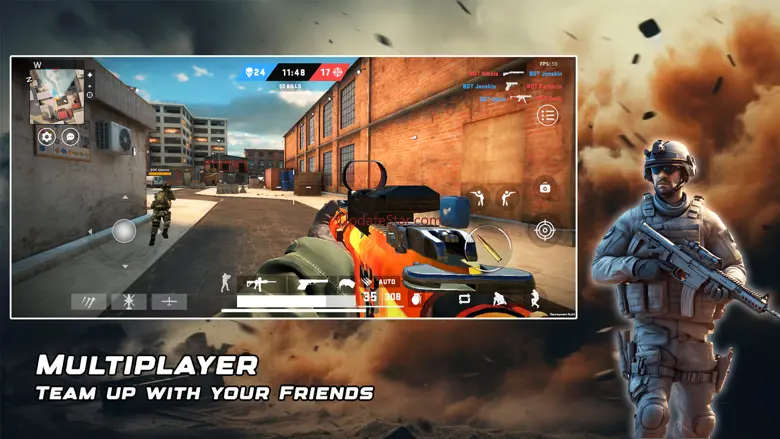Tap the starburst ability button
Viewport: 780px width, 439px height.
(x=129, y=301)
